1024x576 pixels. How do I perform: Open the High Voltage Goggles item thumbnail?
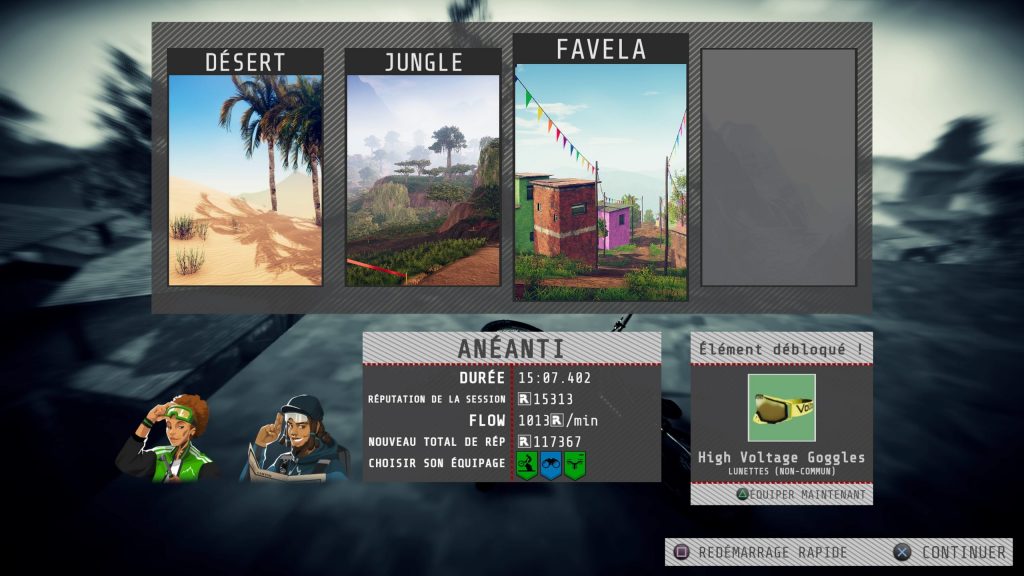point(781,408)
